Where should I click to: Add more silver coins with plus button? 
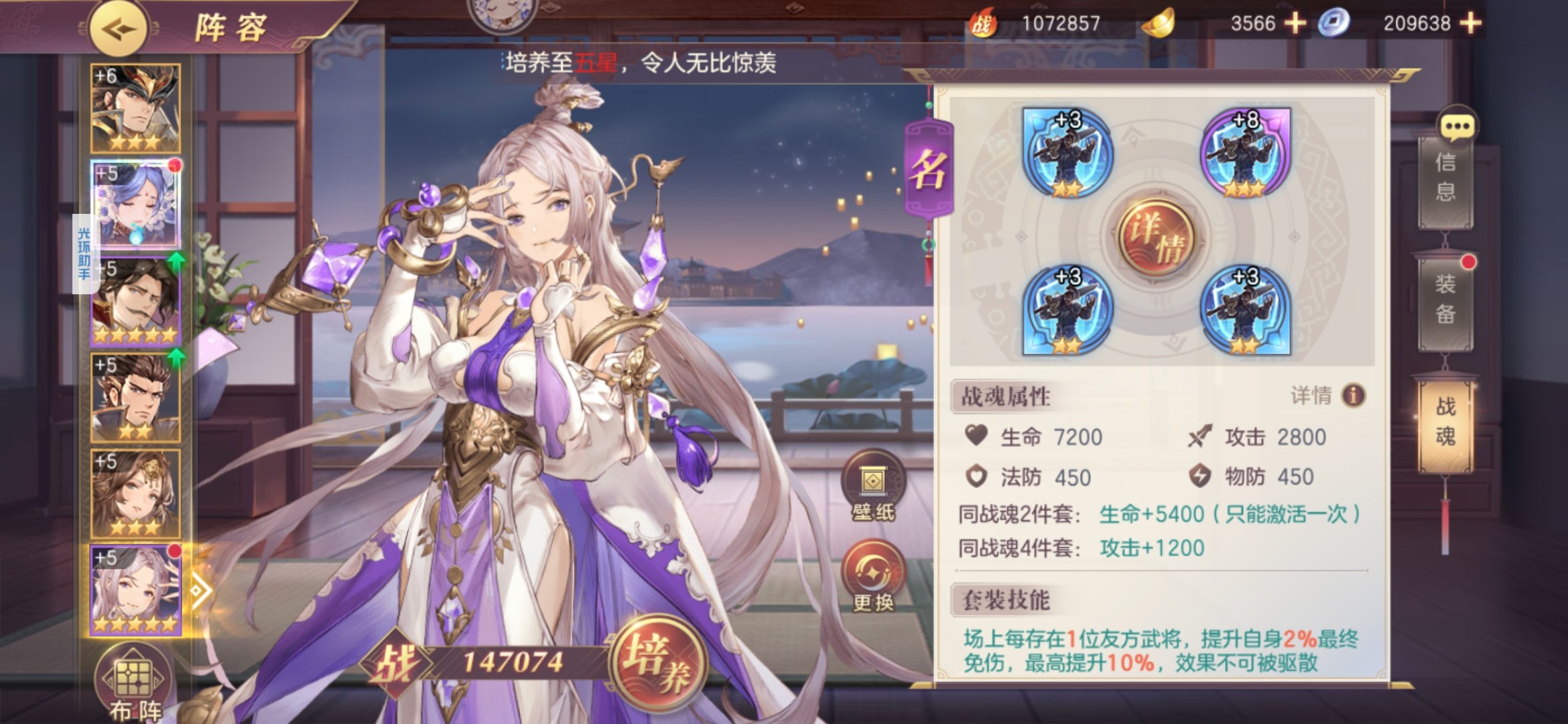[x=1471, y=23]
